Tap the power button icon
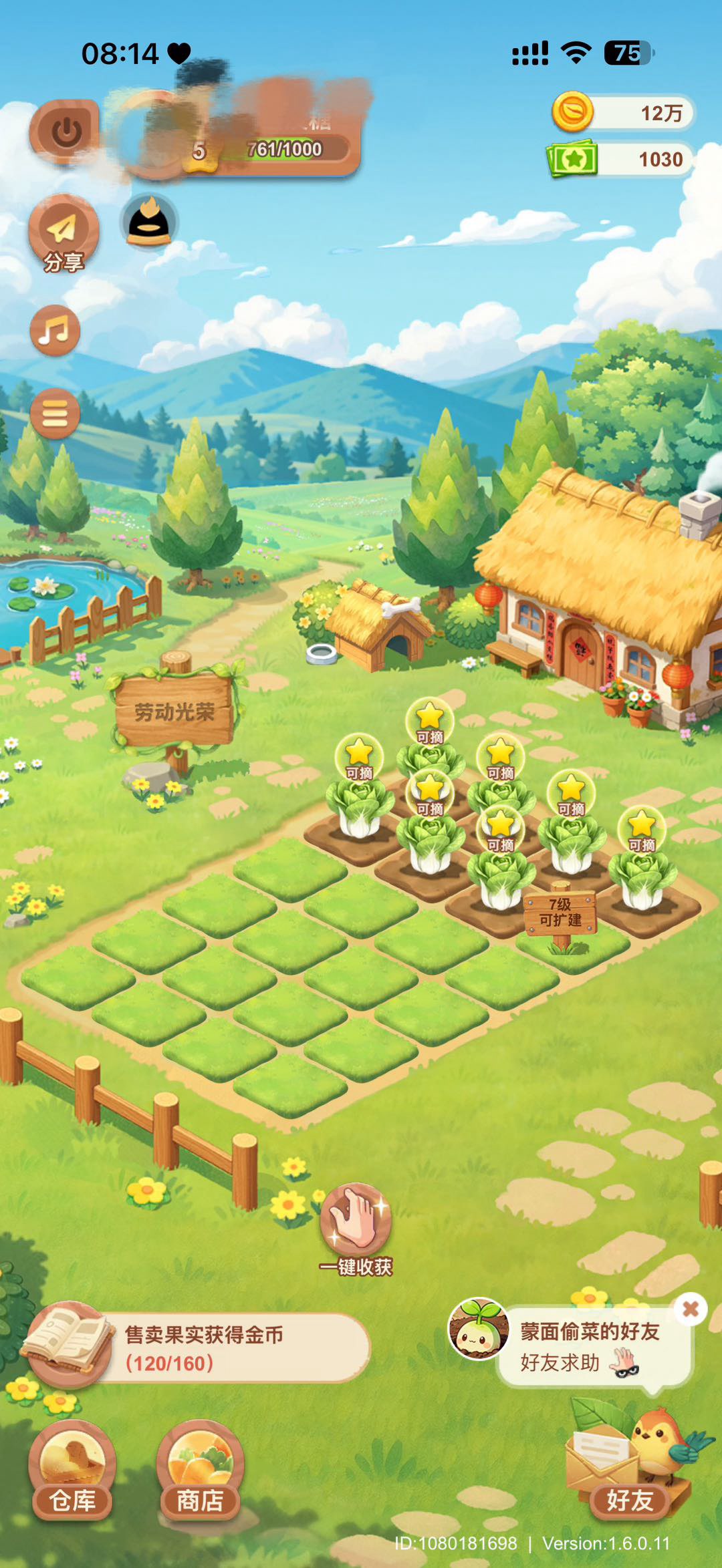The height and width of the screenshot is (1568, 722). pyautogui.click(x=66, y=132)
